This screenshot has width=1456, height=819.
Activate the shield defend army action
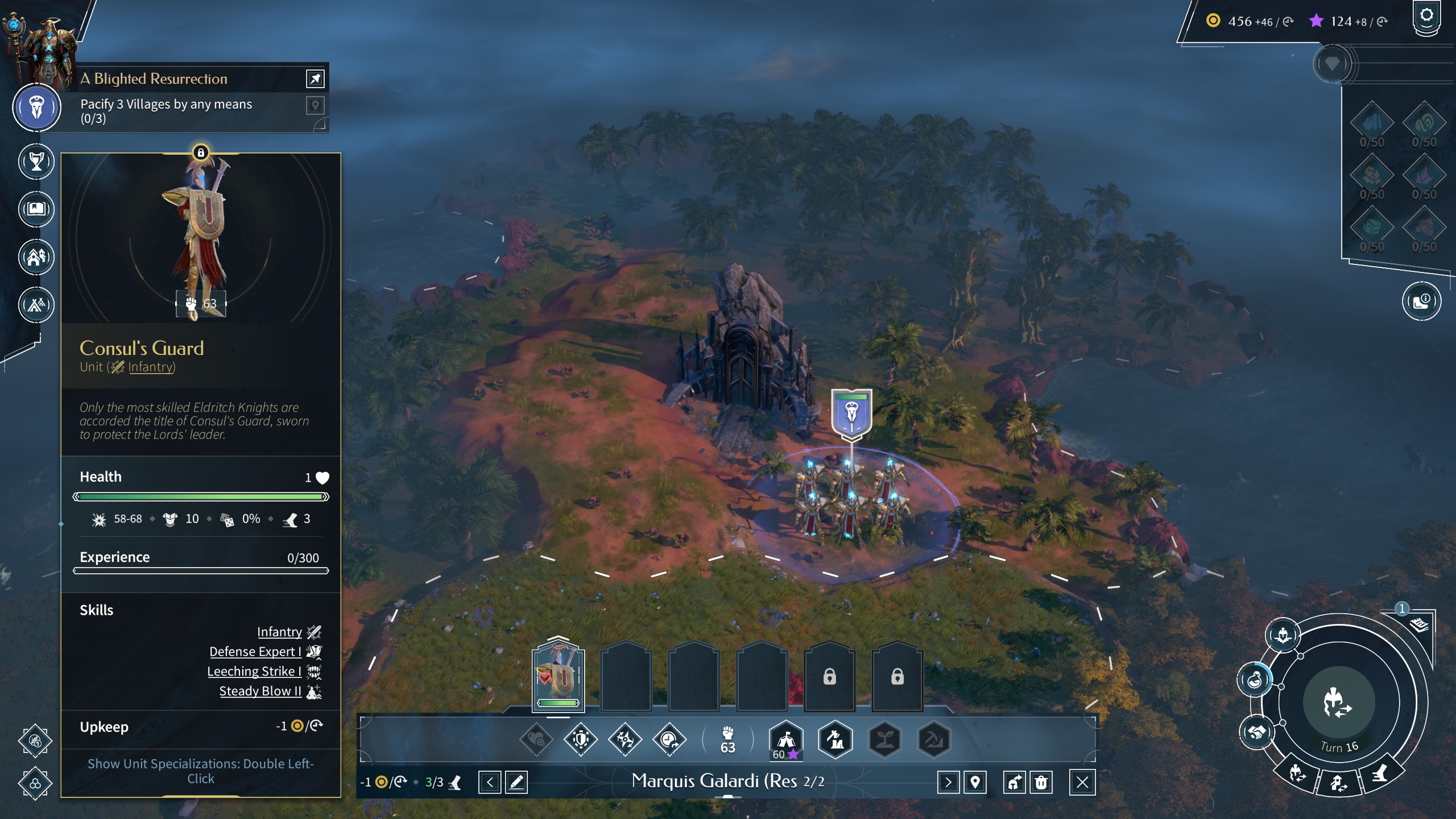pos(580,739)
